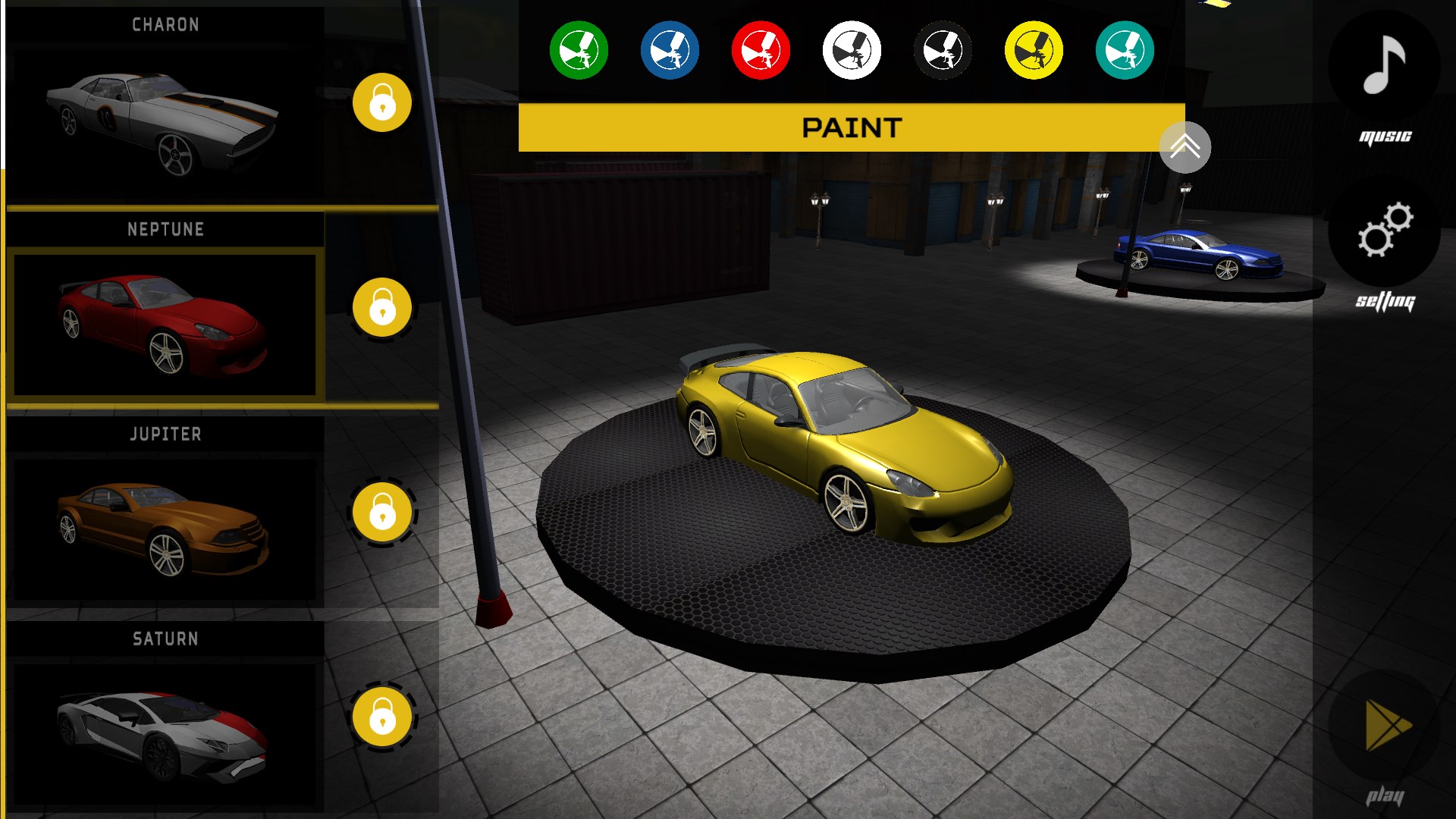Image resolution: width=1456 pixels, height=819 pixels.
Task: Select the blue spray paint icon
Action: pyautogui.click(x=670, y=49)
